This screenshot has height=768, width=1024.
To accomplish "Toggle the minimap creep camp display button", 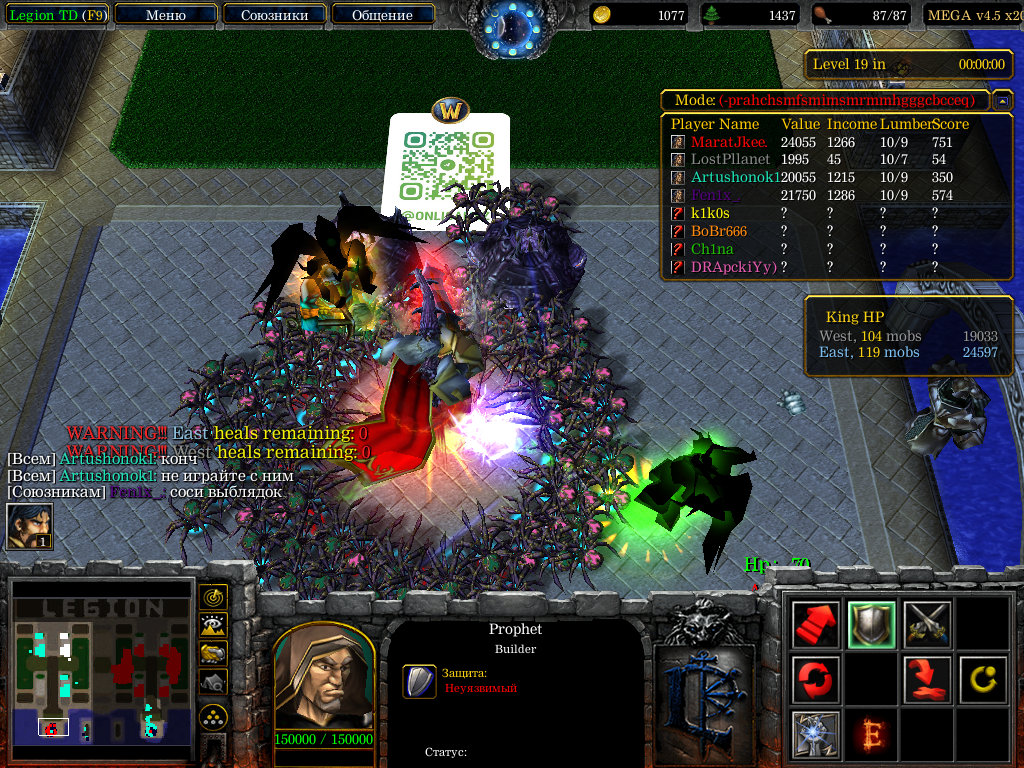I will point(213,681).
